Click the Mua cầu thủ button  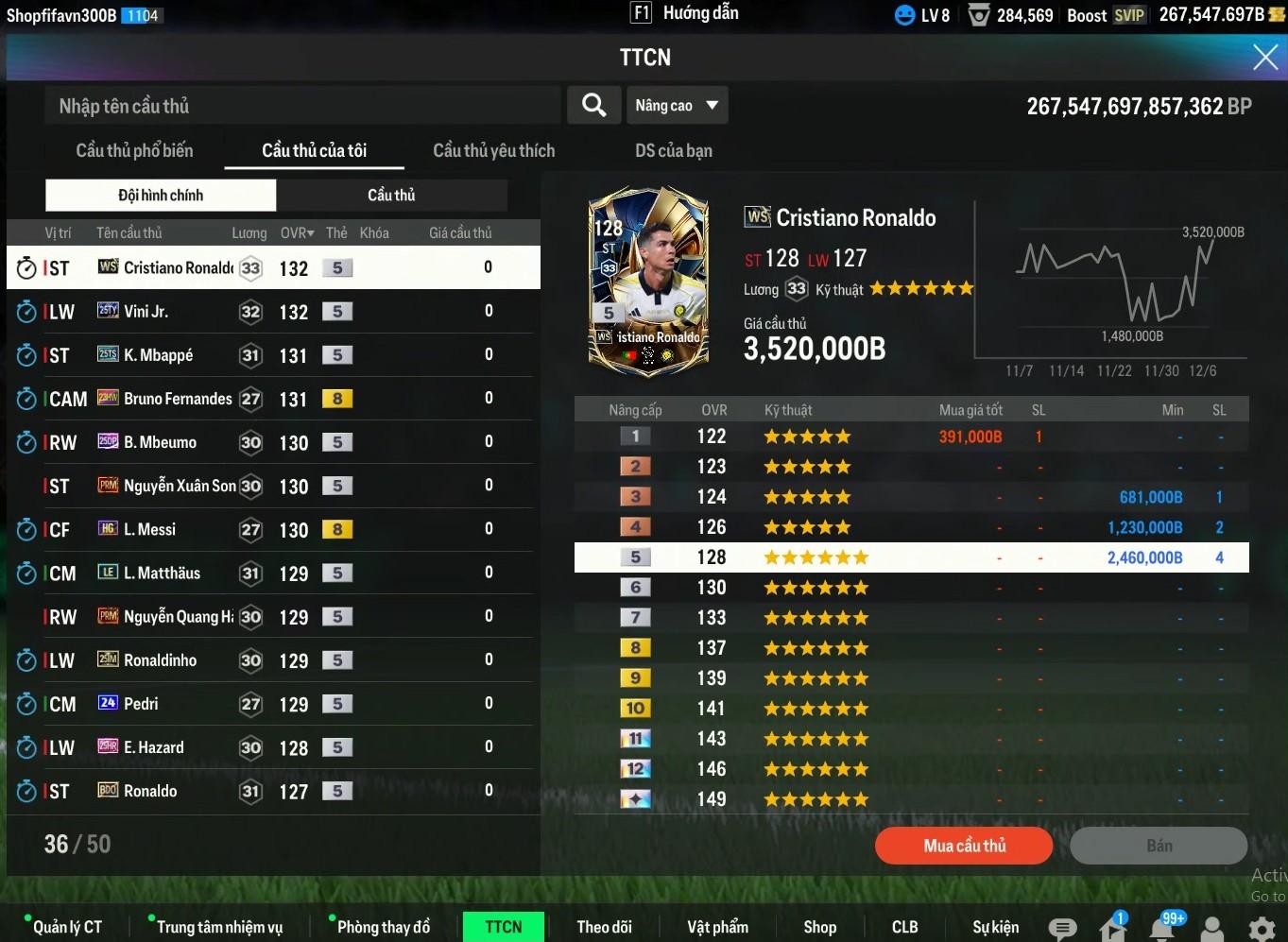click(x=964, y=846)
